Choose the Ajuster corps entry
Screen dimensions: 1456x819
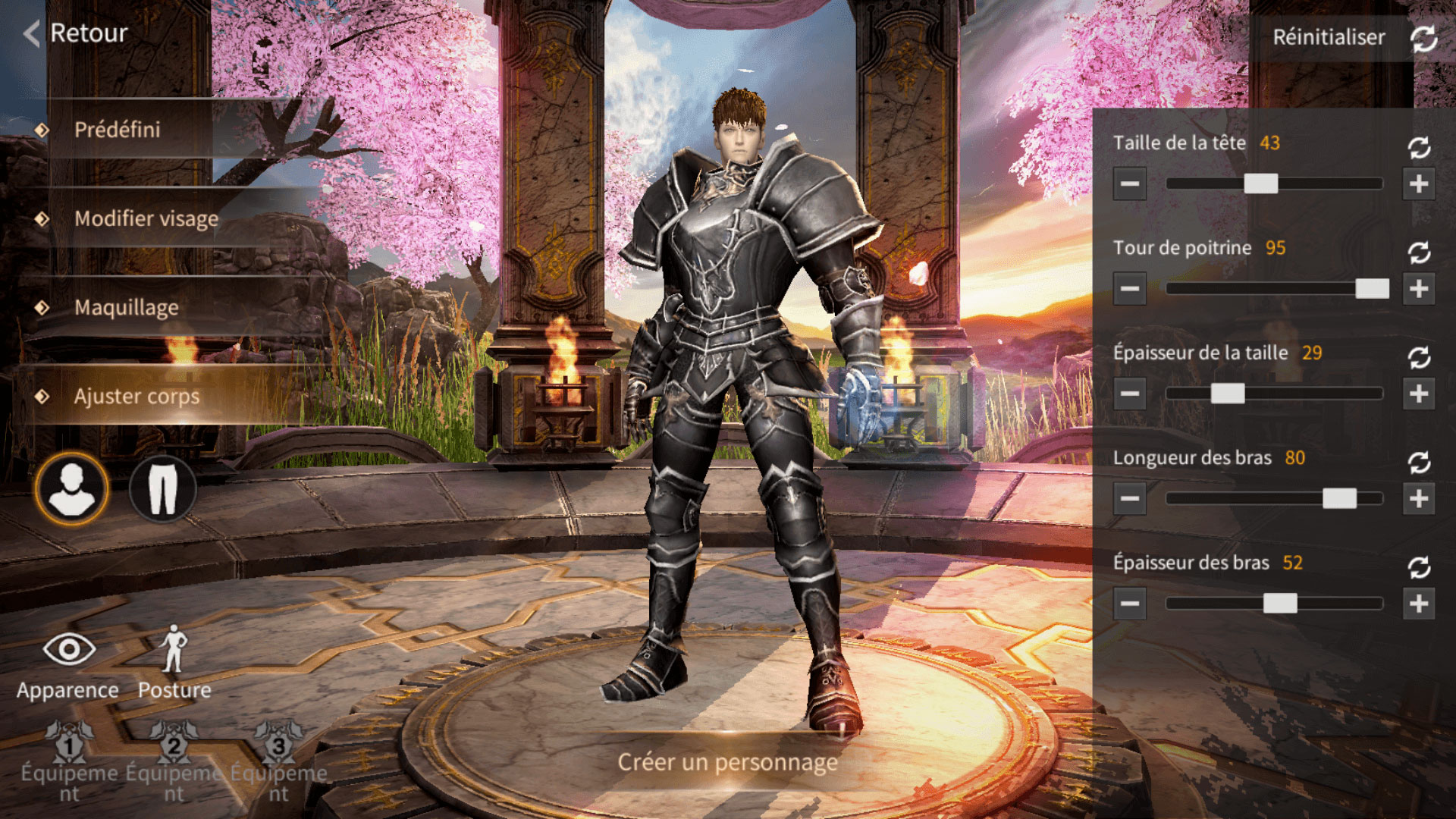coord(136,396)
